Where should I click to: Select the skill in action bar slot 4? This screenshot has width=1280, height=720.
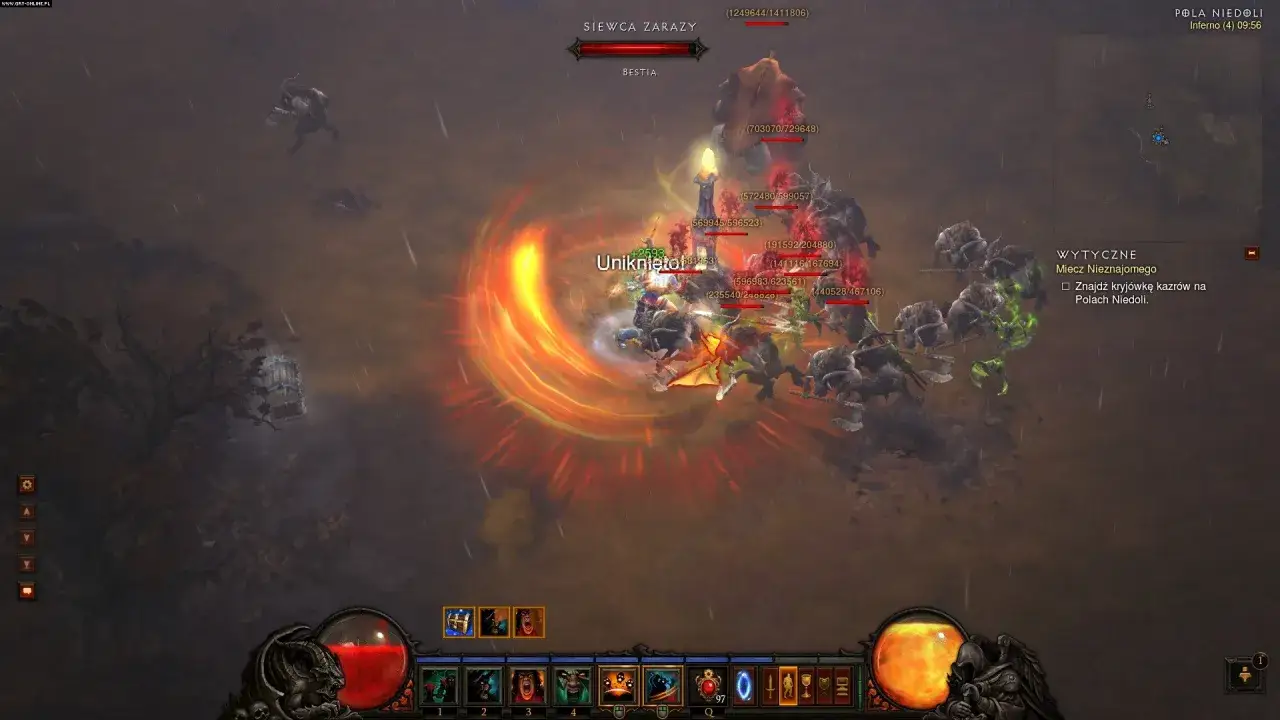[x=573, y=684]
